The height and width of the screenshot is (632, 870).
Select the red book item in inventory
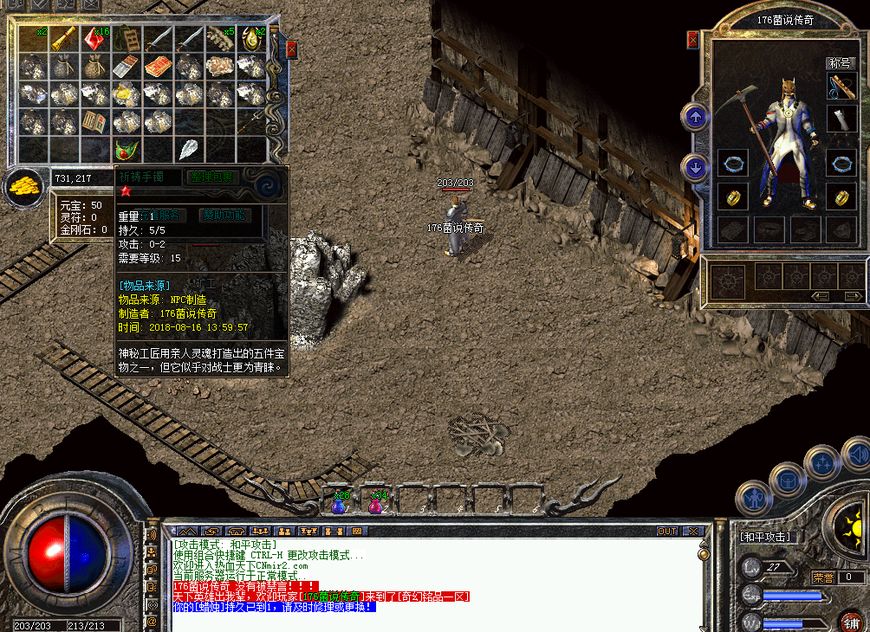tap(158, 67)
